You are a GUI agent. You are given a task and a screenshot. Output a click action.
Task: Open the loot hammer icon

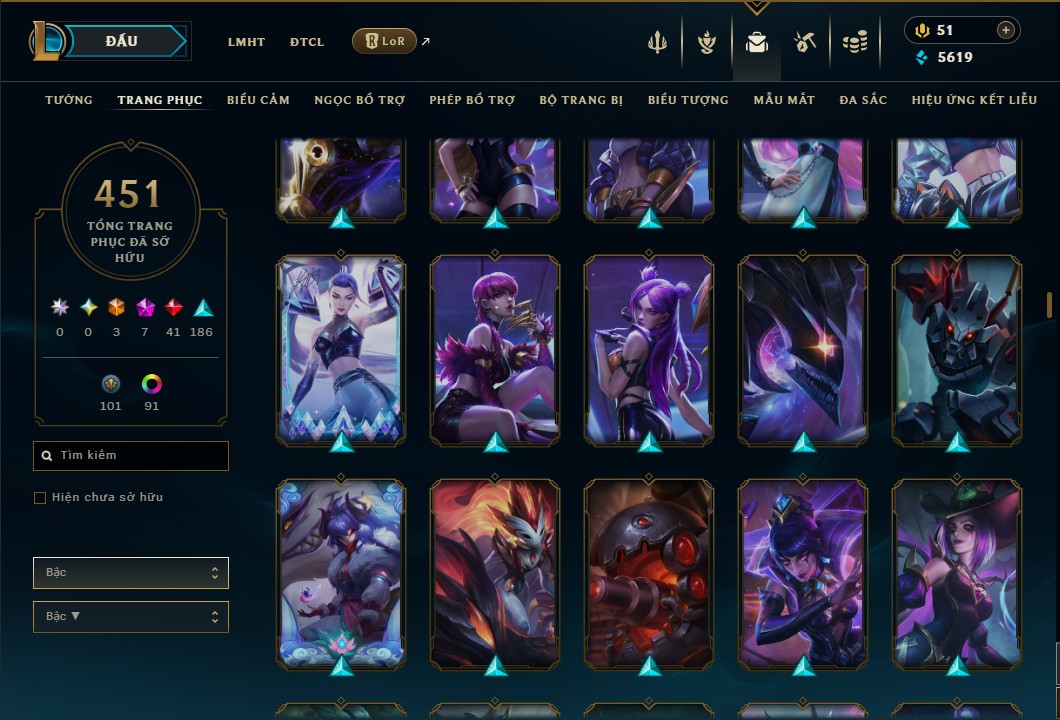804,42
